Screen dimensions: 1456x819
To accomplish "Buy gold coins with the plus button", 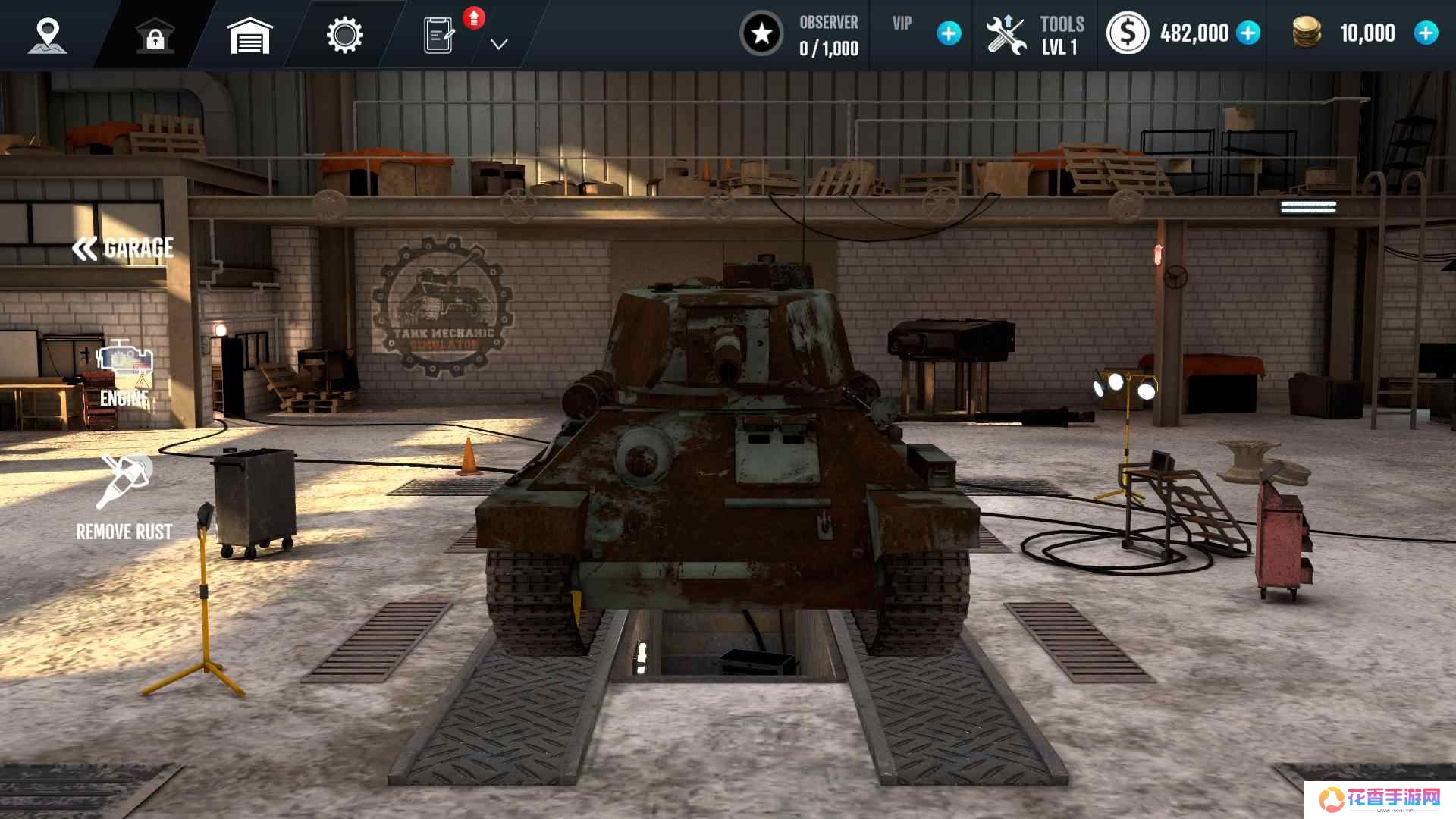I will click(x=1426, y=33).
